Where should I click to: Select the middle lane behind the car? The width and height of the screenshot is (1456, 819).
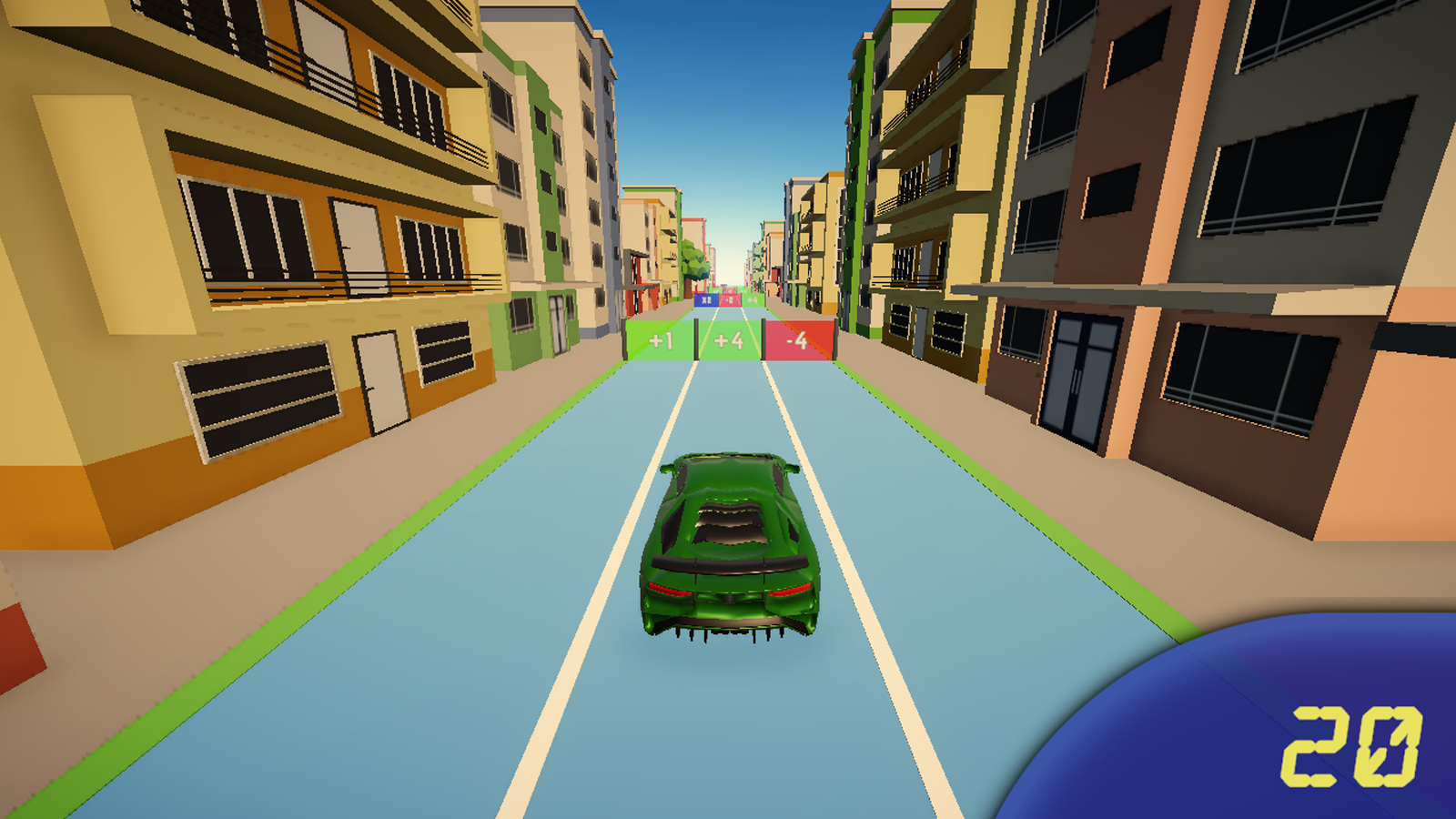pos(728,728)
